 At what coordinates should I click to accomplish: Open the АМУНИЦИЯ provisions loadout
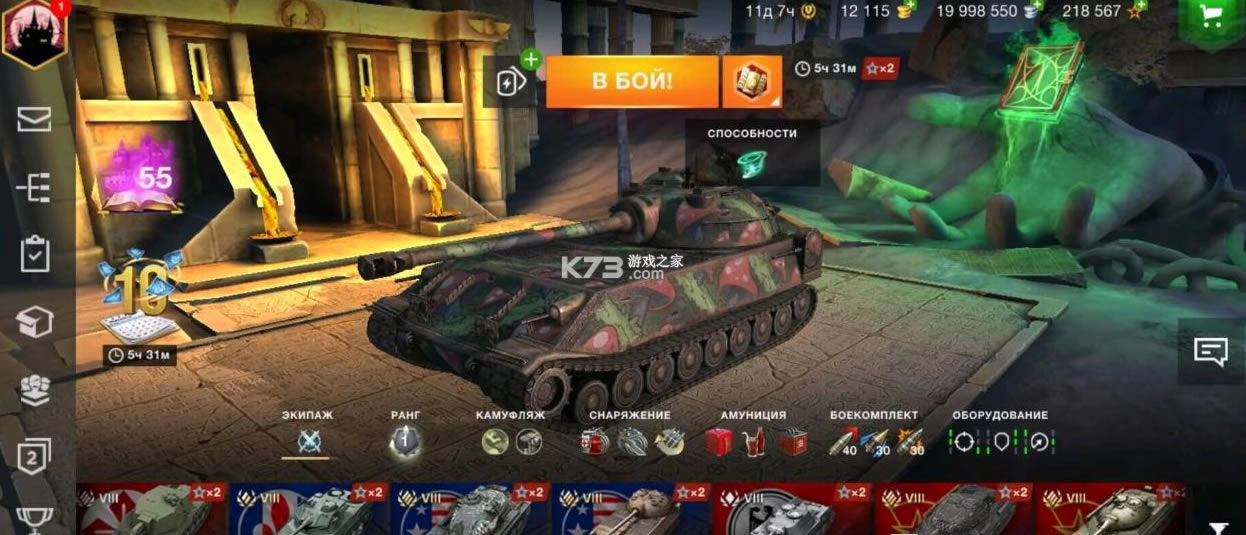pyautogui.click(x=753, y=441)
